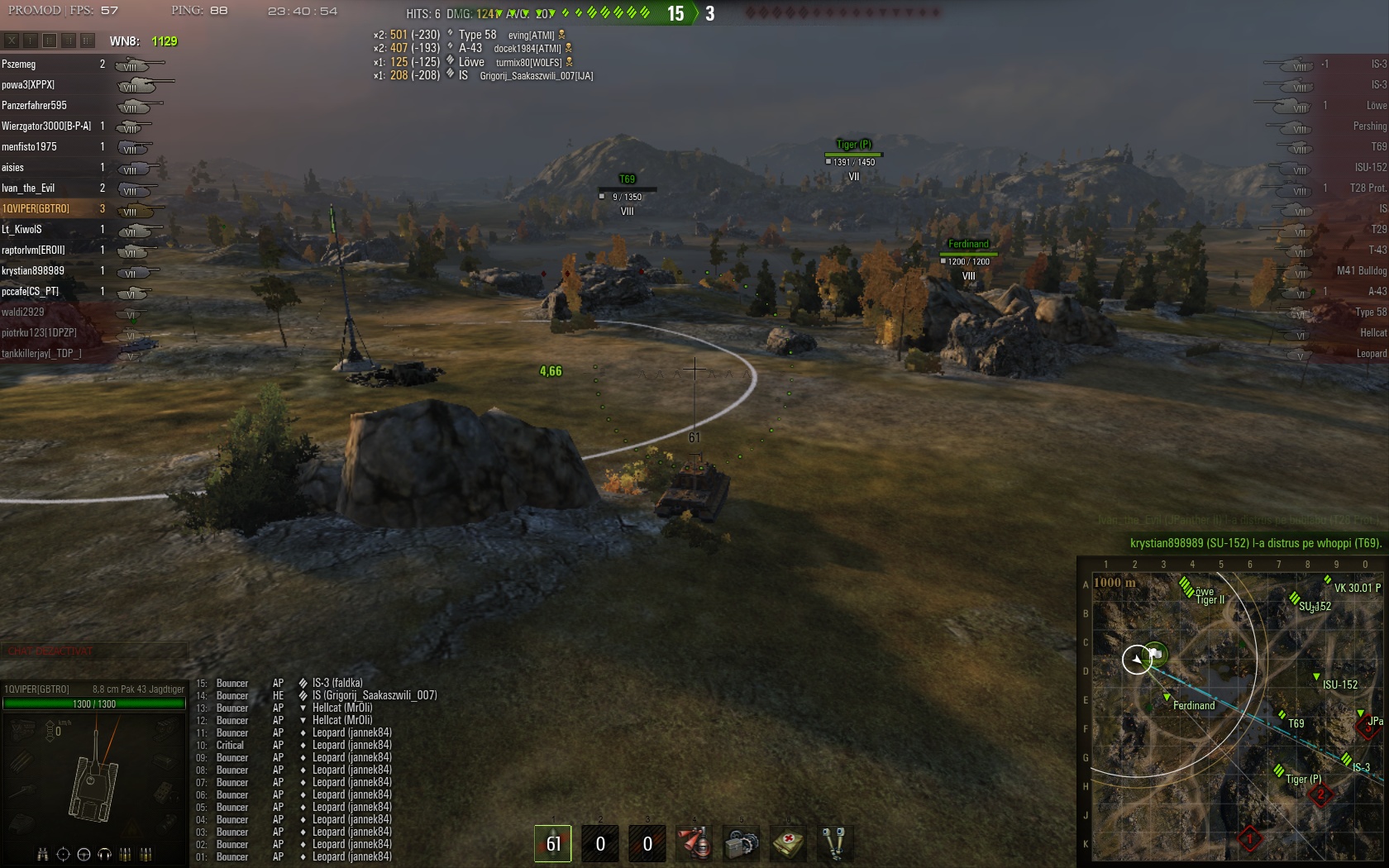Click the driver steering wheel crew icon

(x=84, y=854)
